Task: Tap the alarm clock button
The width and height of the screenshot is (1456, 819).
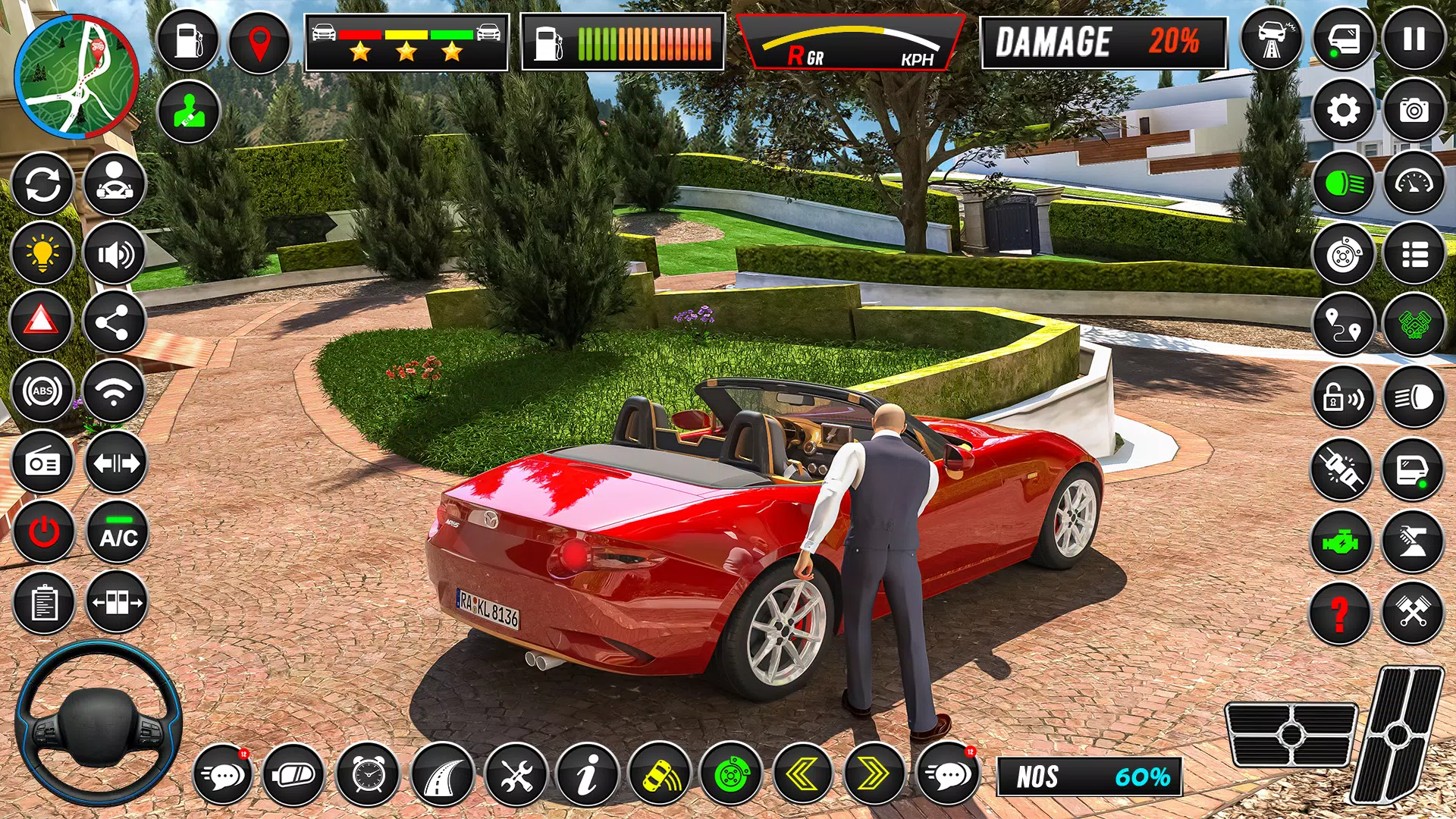Action: [x=369, y=774]
